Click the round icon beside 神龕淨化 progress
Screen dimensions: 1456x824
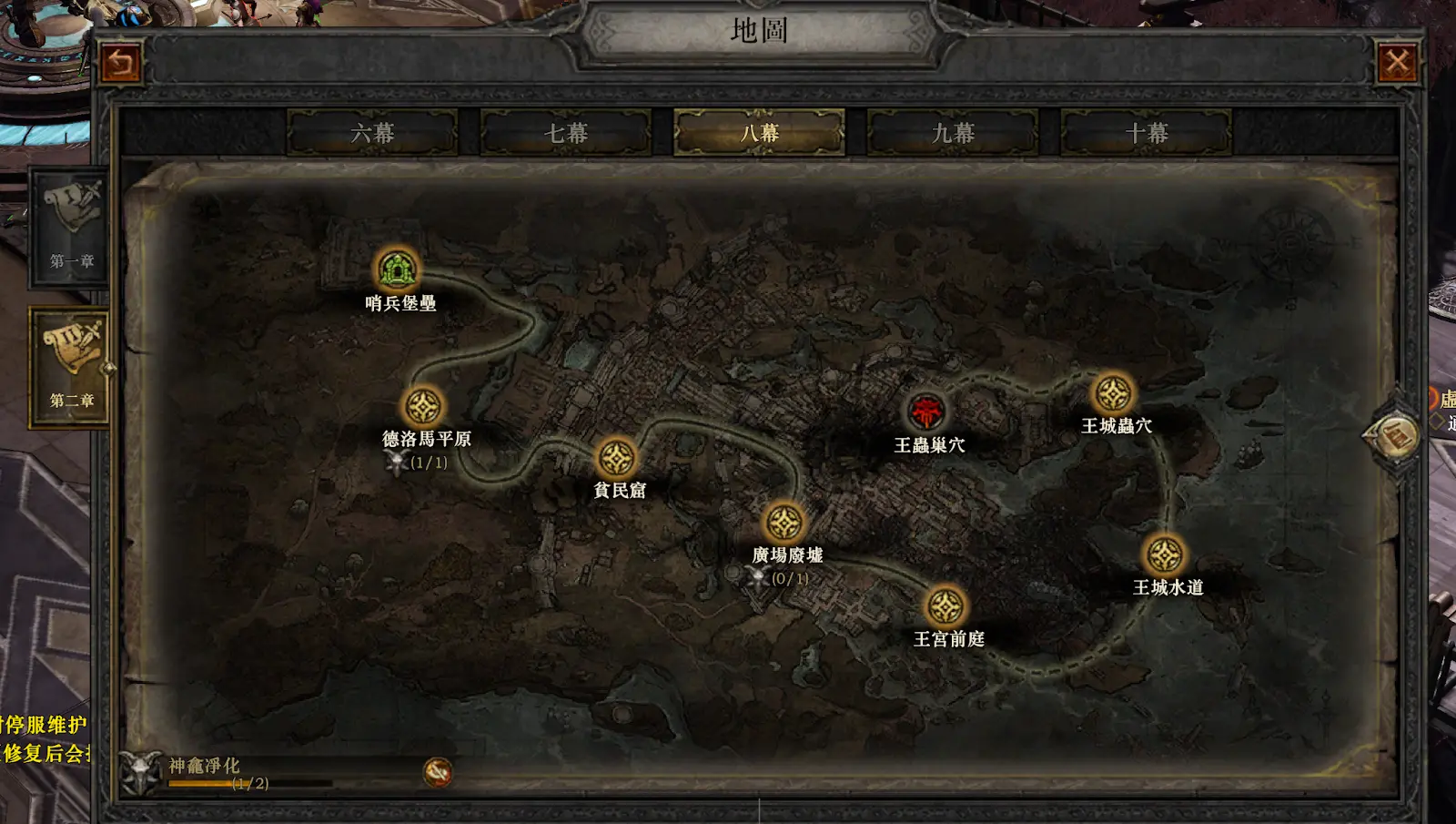[438, 772]
